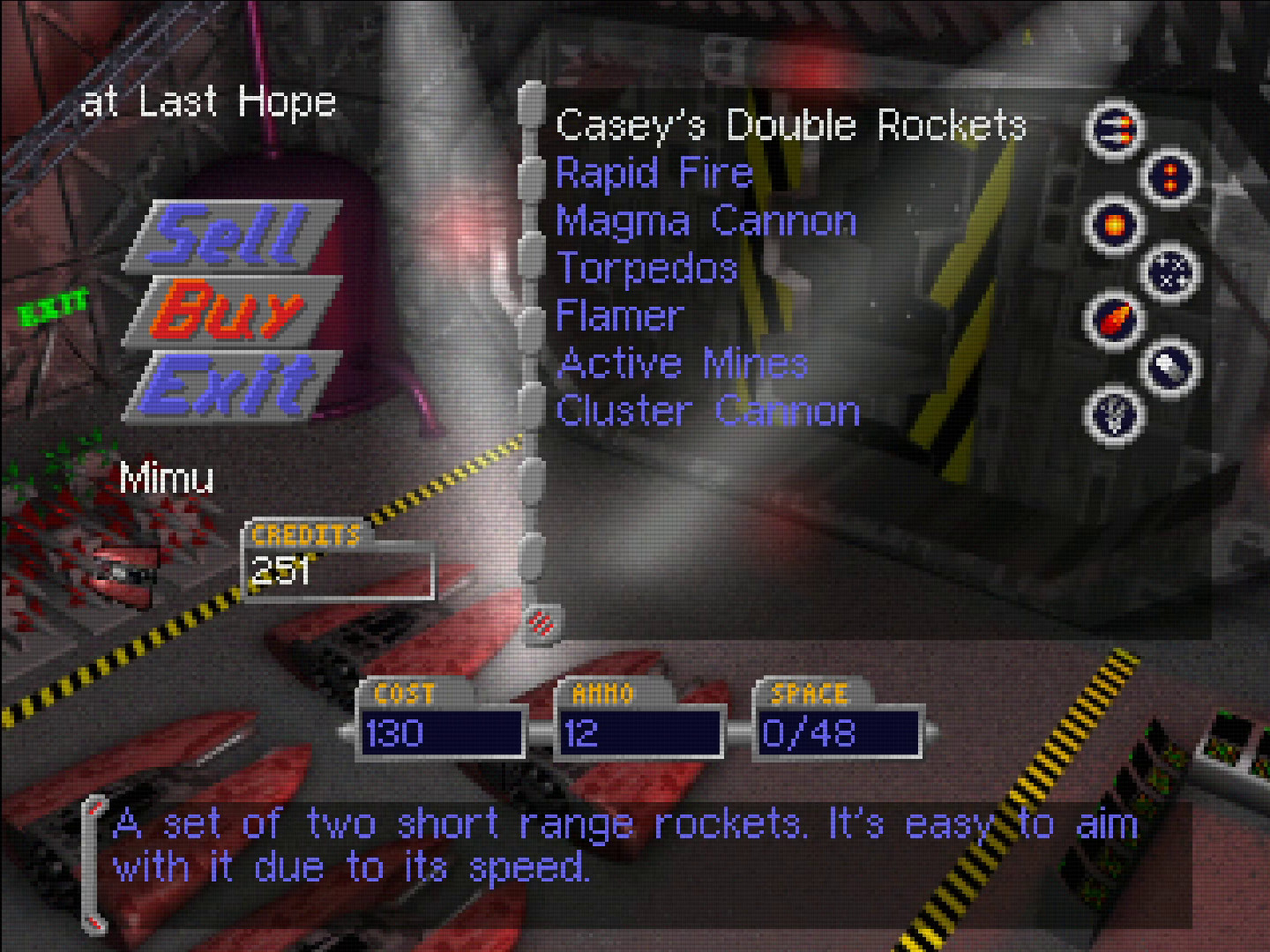Viewport: 1270px width, 952px height.
Task: Click the COST field showing 130
Action: pyautogui.click(x=441, y=733)
